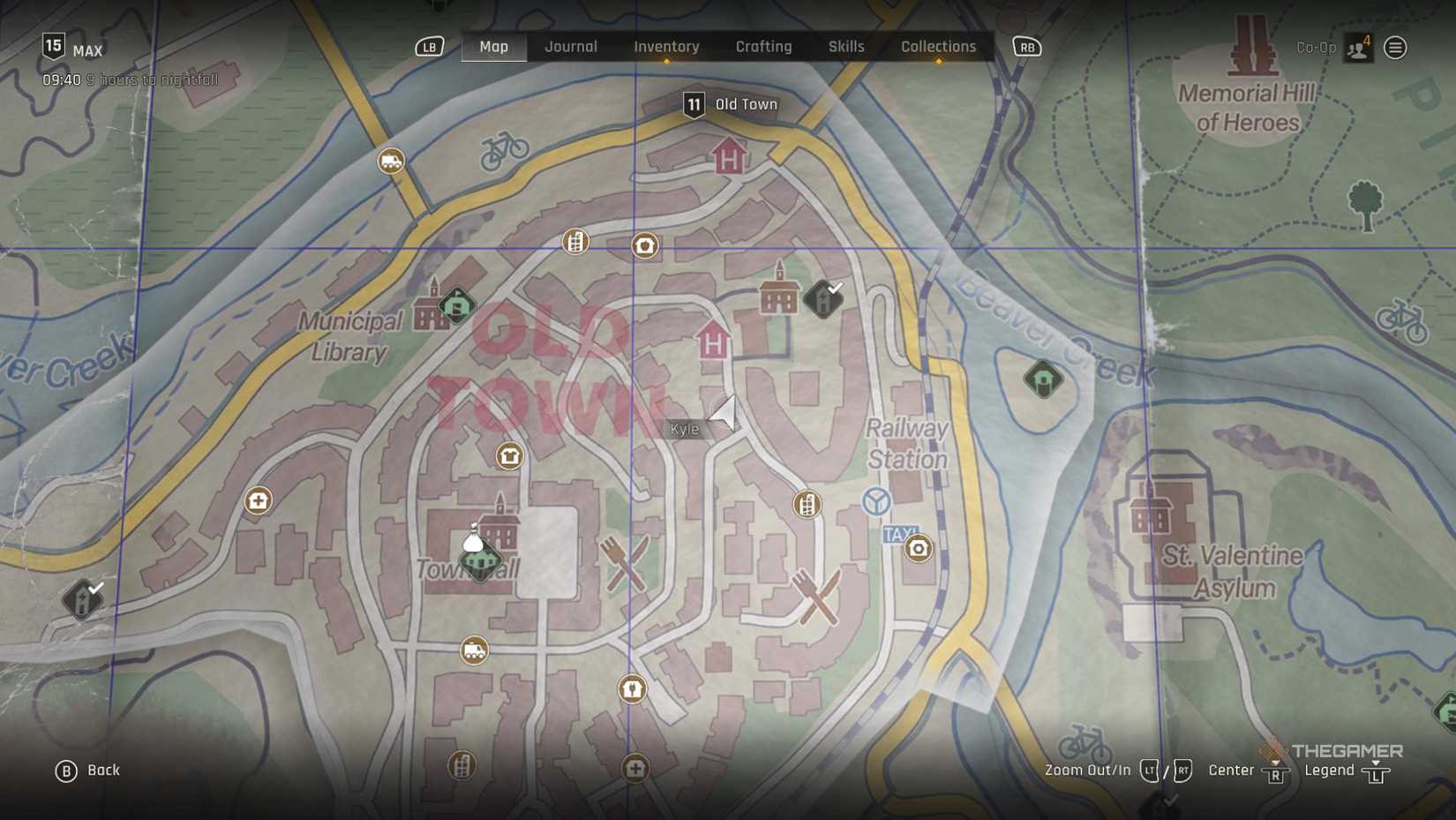
Task: Select the Municipal Library safe zone marker
Action: pyautogui.click(x=457, y=305)
